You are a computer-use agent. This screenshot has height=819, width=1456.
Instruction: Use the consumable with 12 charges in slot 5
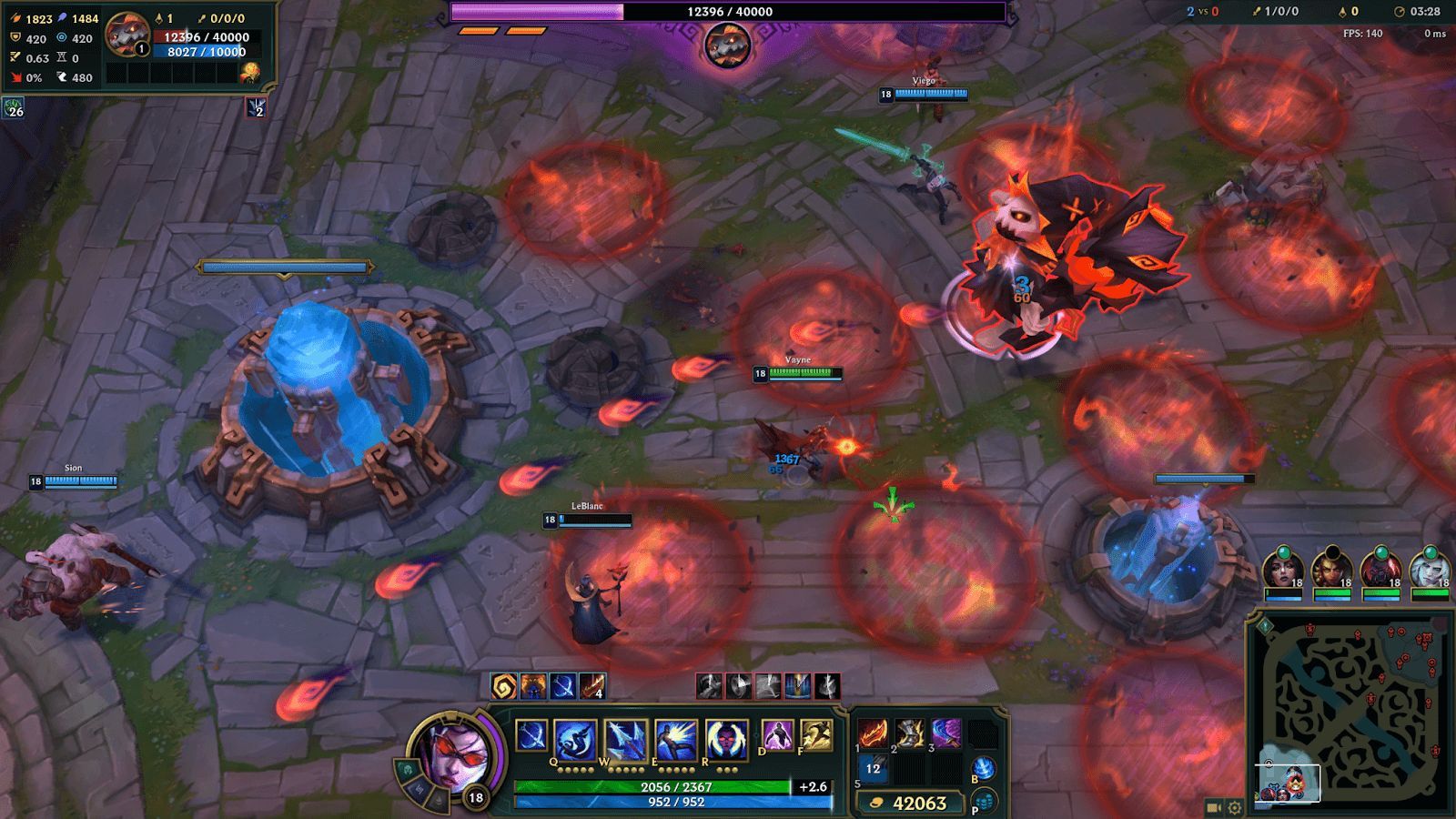pyautogui.click(x=873, y=769)
